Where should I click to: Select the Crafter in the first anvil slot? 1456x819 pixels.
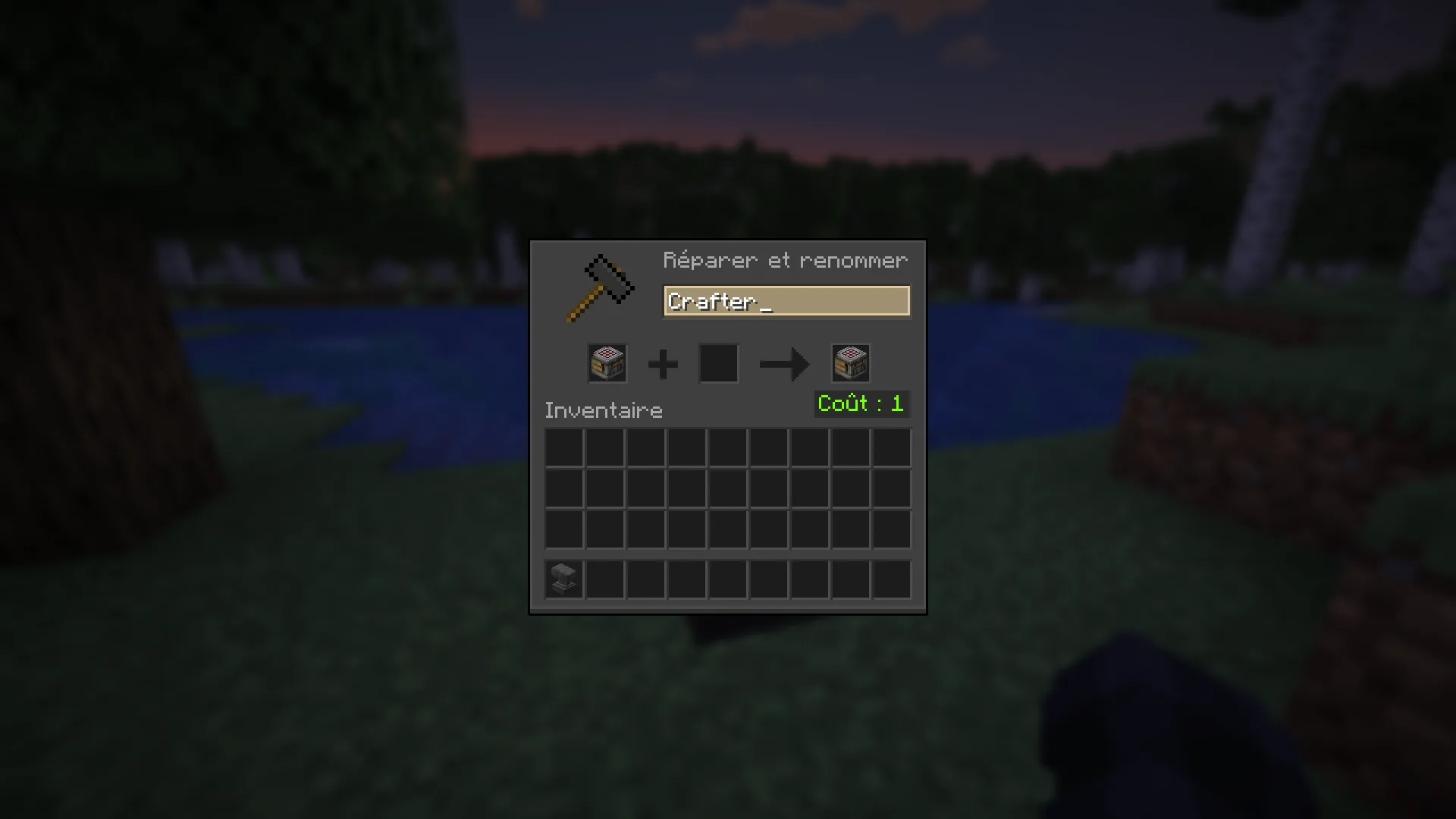[x=607, y=363]
